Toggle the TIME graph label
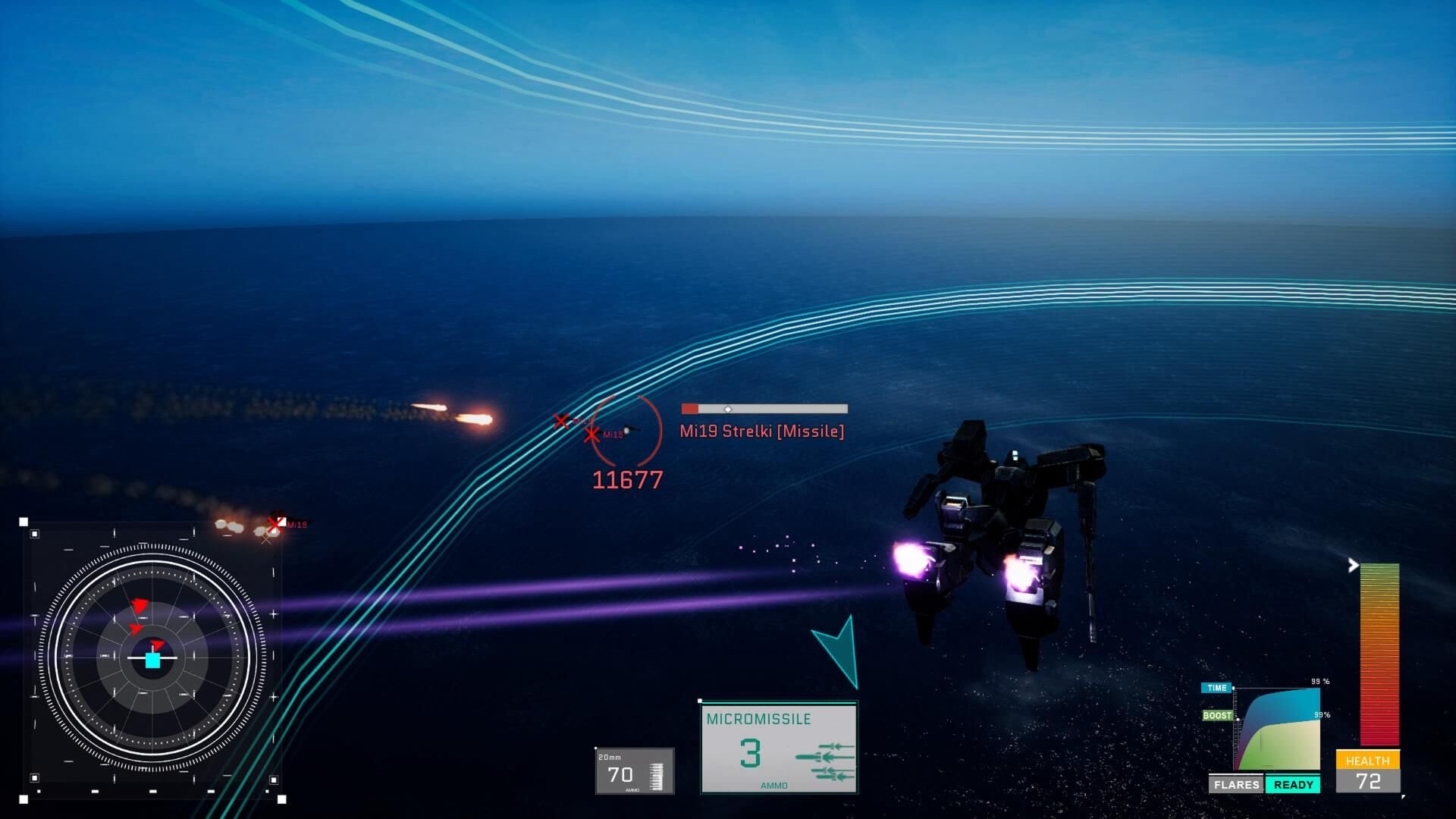Viewport: 1456px width, 819px height. [x=1216, y=688]
